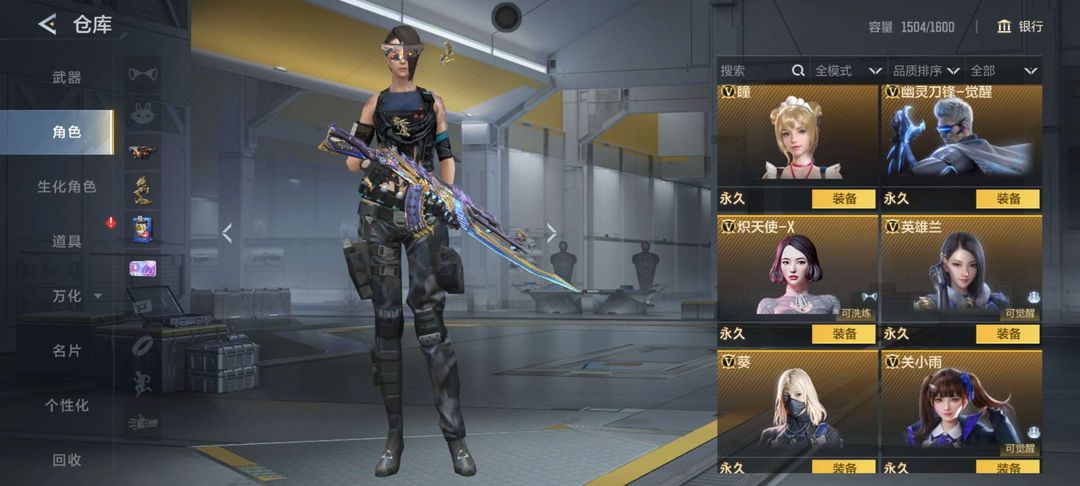This screenshot has height=486, width=1080.
Task: Equip the 瞳 character
Action: pyautogui.click(x=843, y=199)
